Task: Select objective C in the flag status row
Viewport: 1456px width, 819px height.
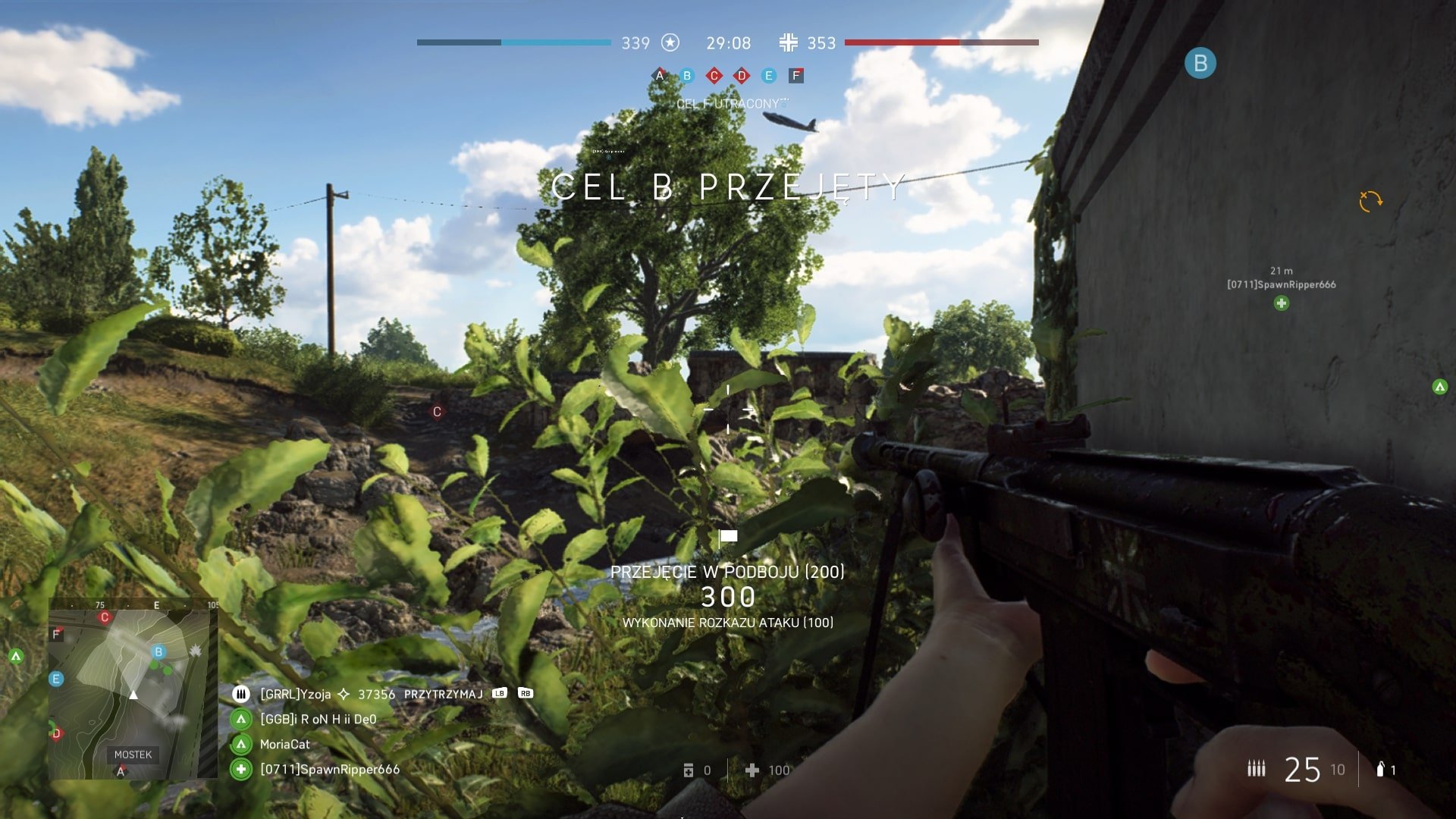Action: pos(714,75)
